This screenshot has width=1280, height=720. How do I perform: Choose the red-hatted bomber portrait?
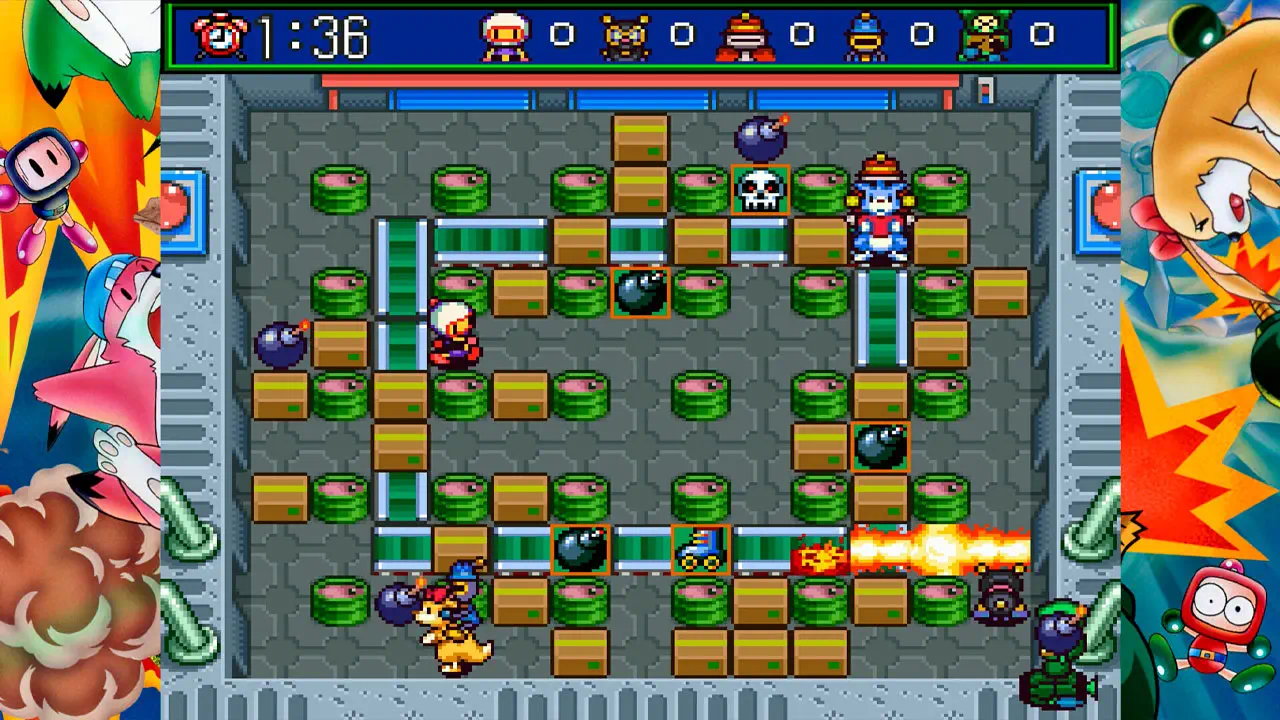745,37
